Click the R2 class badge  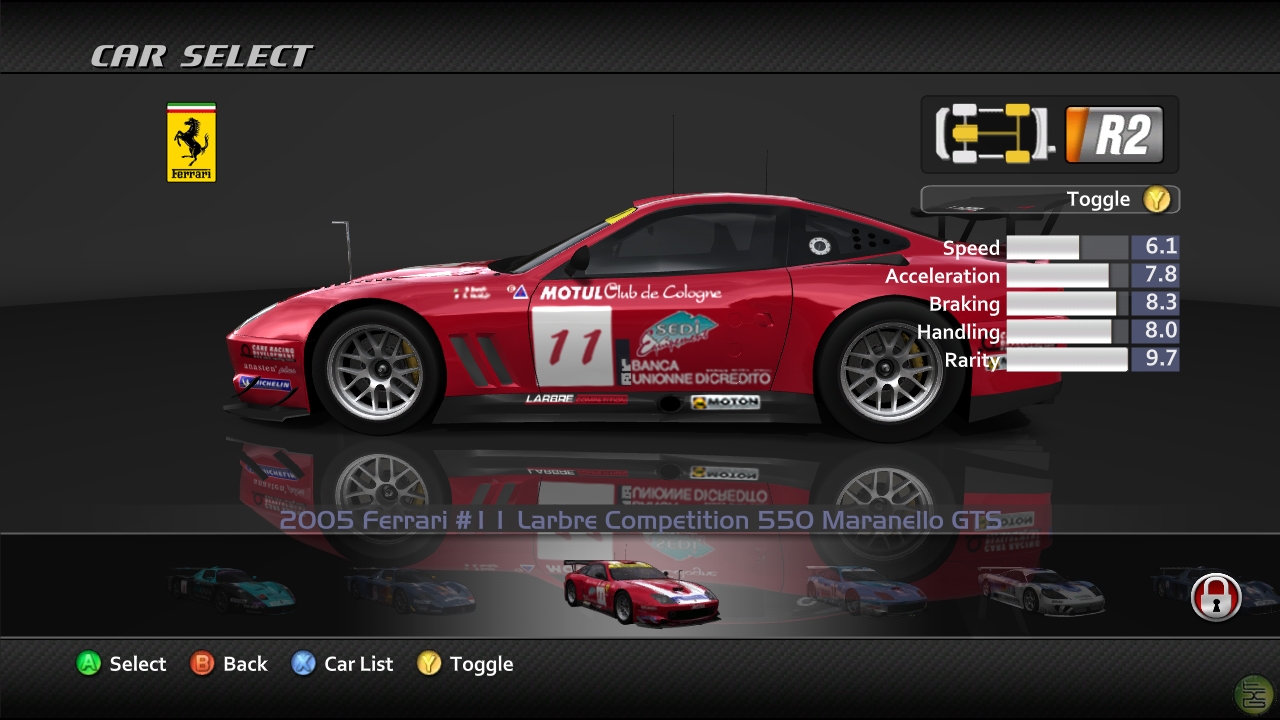coord(1114,135)
